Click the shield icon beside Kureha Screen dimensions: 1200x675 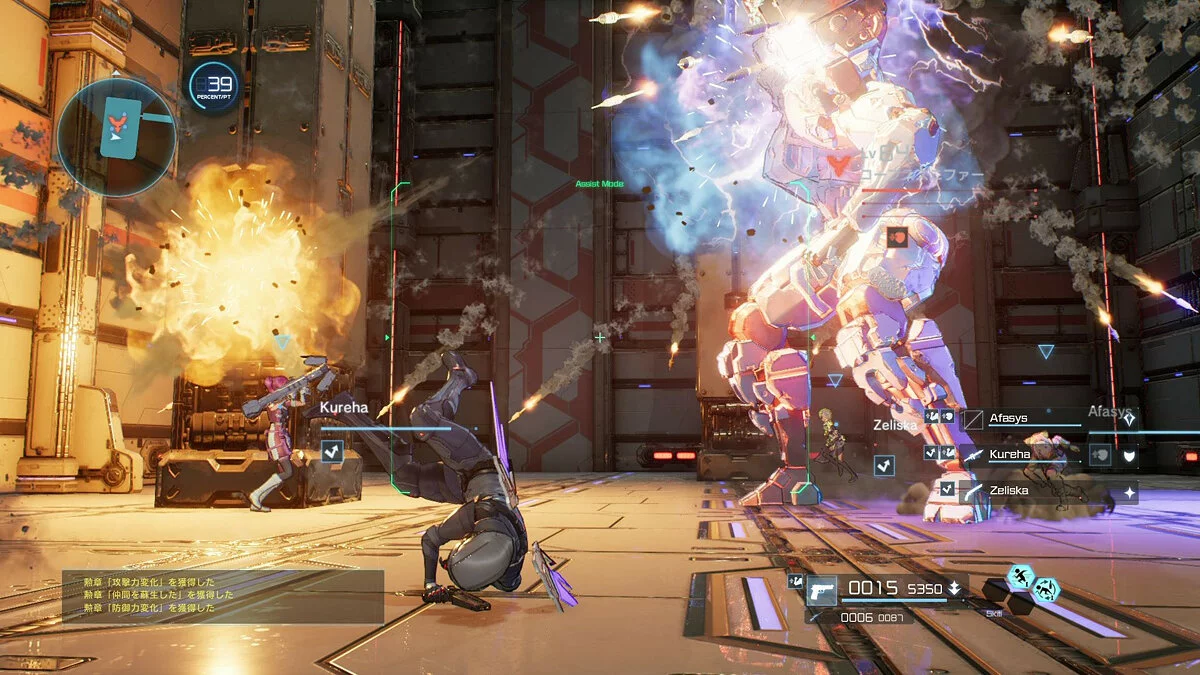(x=1129, y=456)
